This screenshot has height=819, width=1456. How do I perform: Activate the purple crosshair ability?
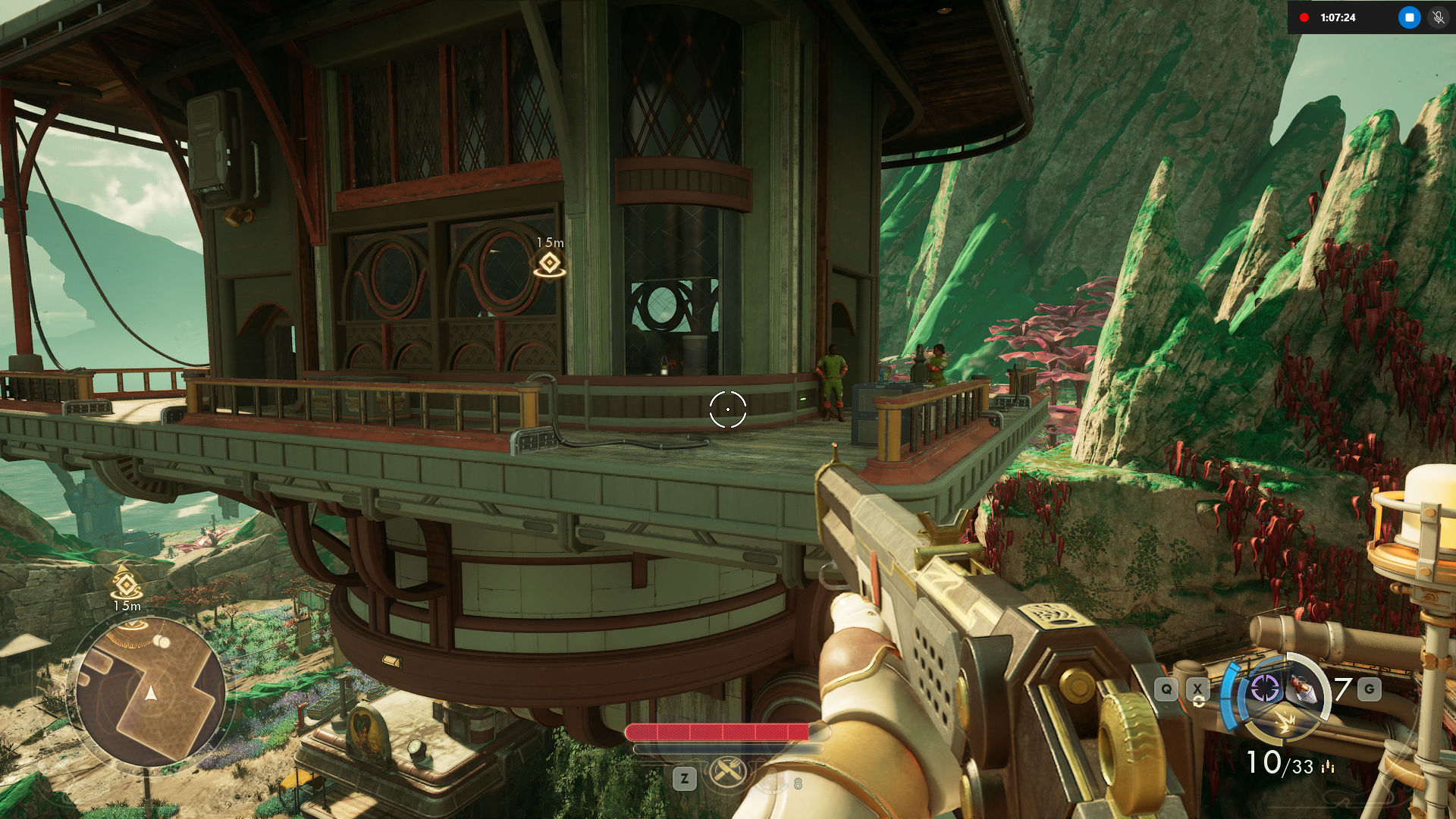click(1265, 689)
